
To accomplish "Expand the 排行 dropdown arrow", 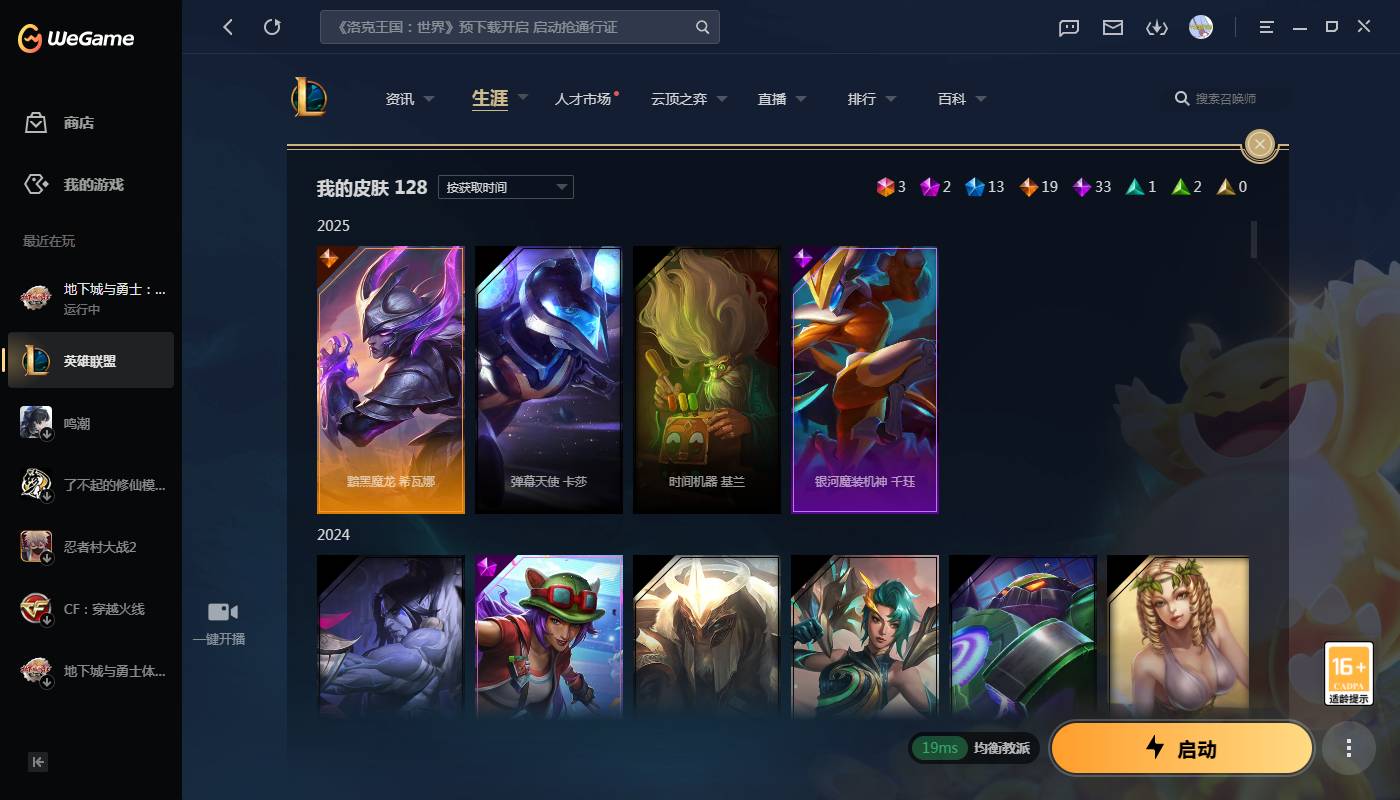I will [x=891, y=98].
